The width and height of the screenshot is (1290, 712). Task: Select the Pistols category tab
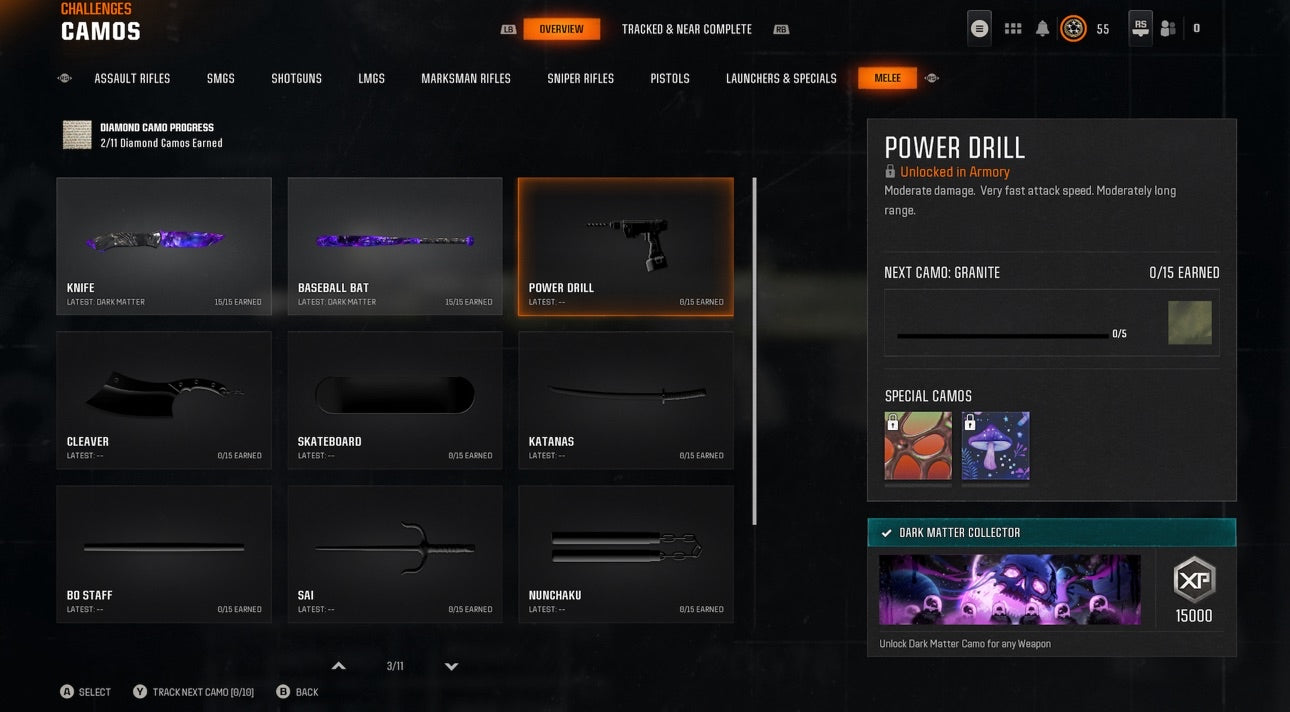tap(670, 78)
